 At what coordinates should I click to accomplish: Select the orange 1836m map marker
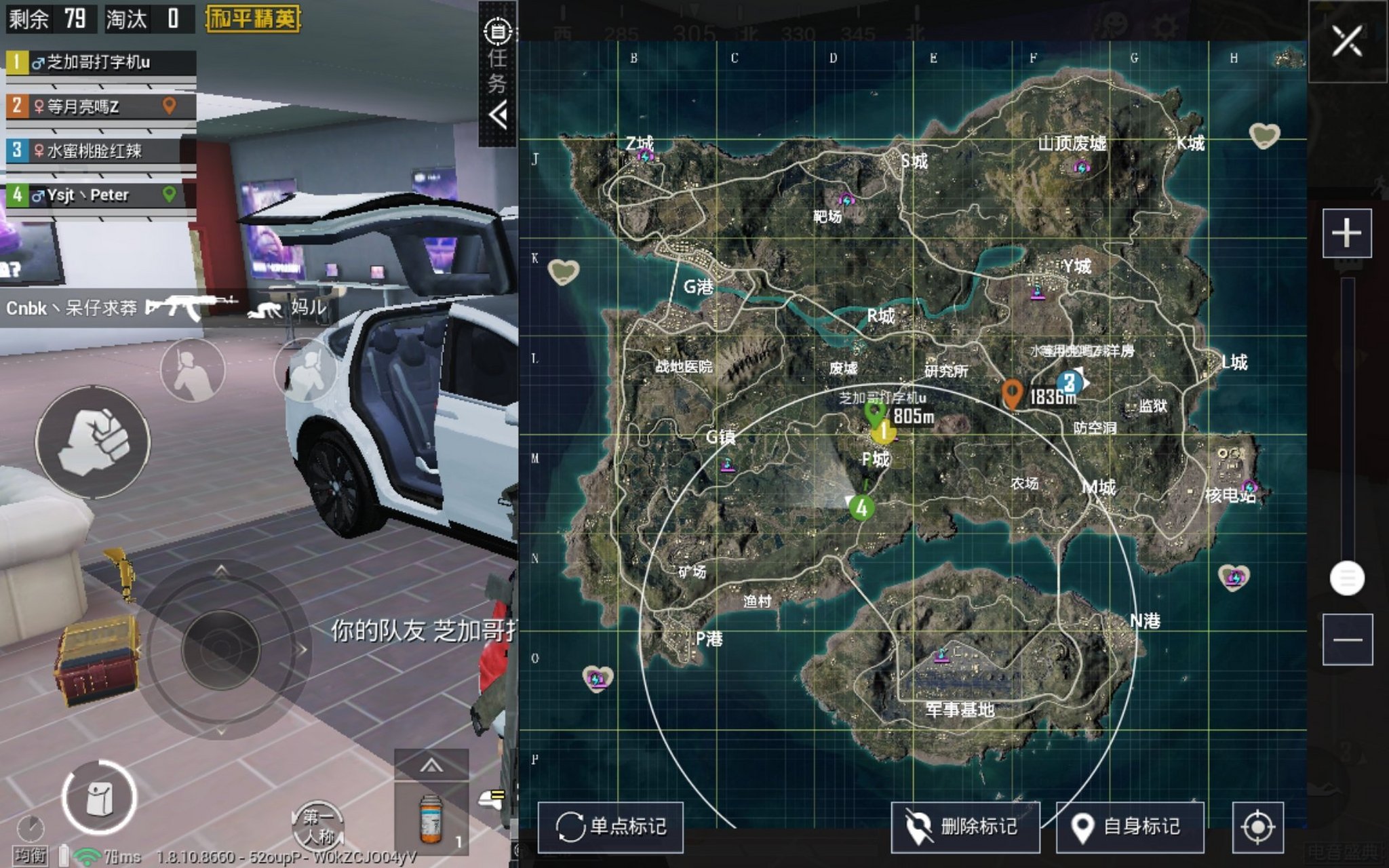1012,394
